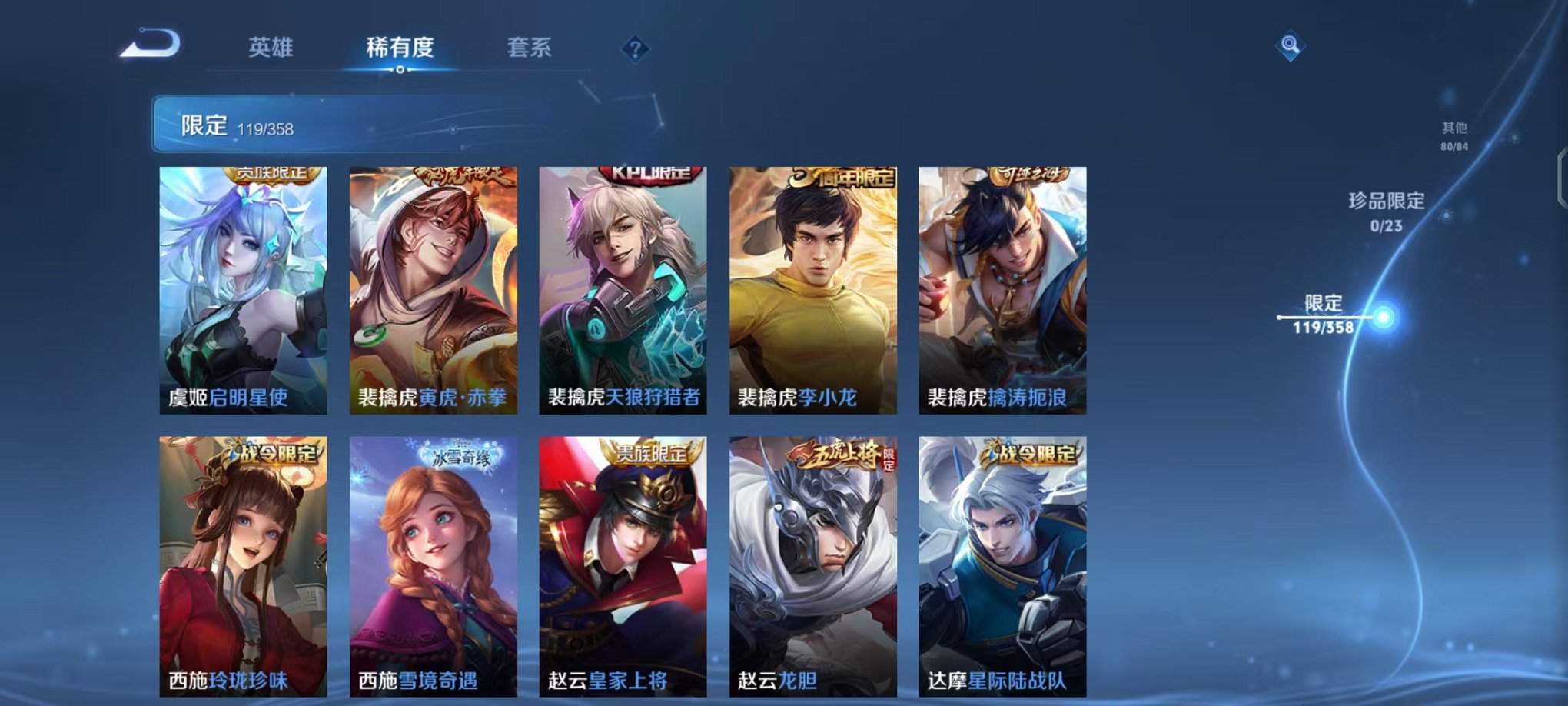
Task: Open the search function via magnifier icon
Action: (x=1291, y=46)
